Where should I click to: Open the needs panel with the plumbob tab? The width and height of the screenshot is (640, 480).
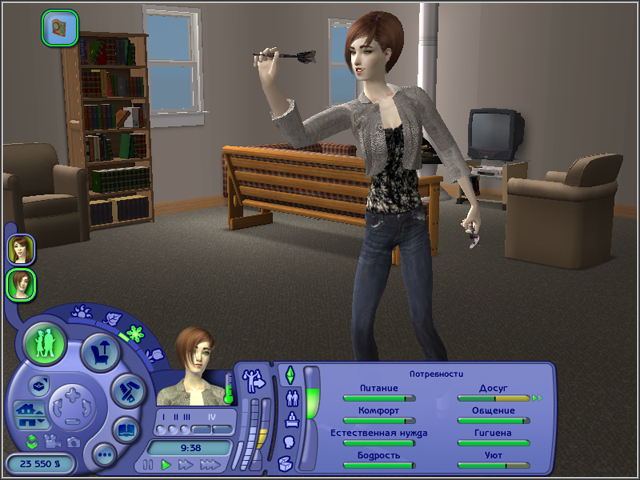(x=290, y=375)
